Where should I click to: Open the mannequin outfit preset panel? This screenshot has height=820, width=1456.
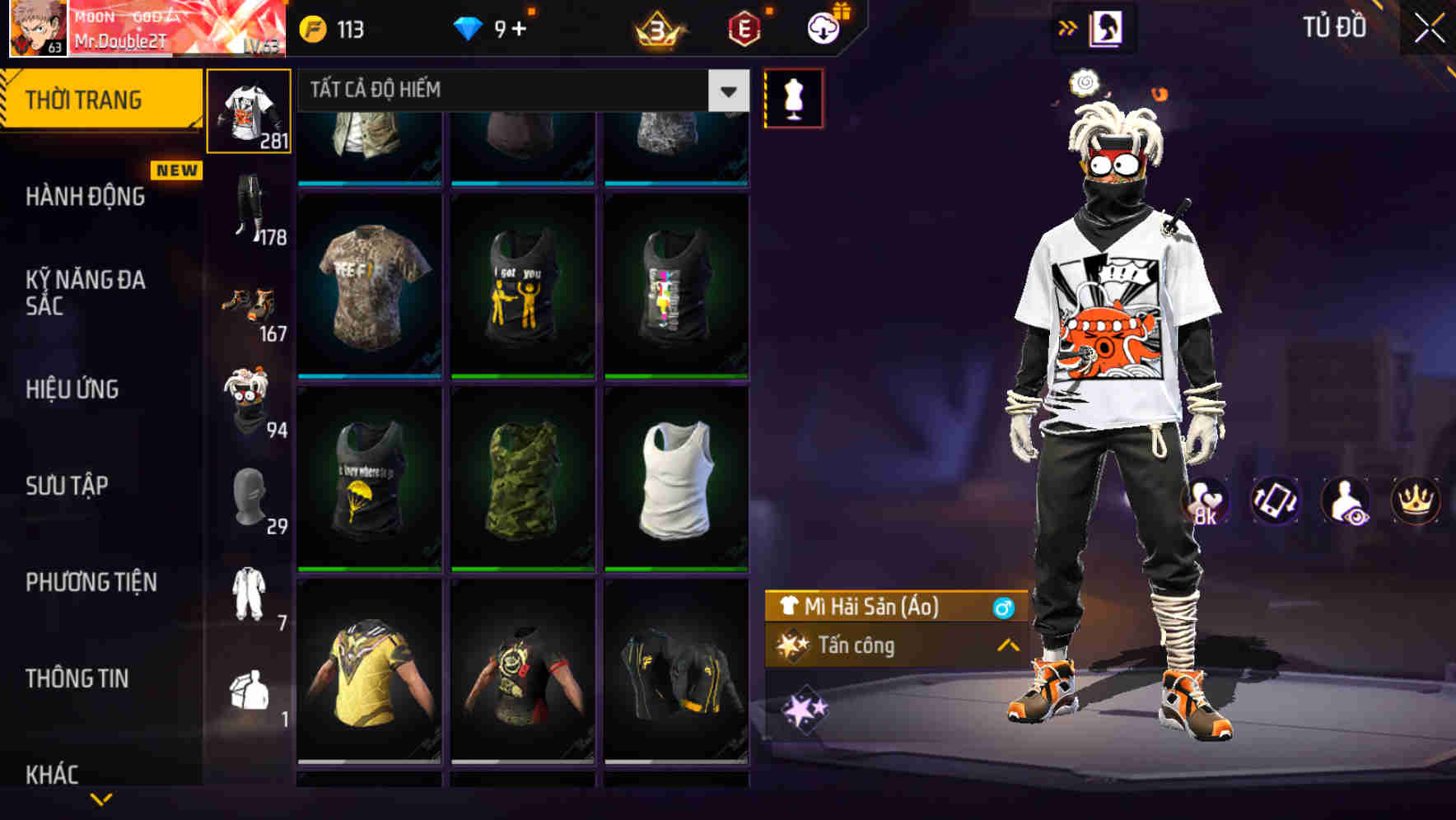(x=793, y=97)
